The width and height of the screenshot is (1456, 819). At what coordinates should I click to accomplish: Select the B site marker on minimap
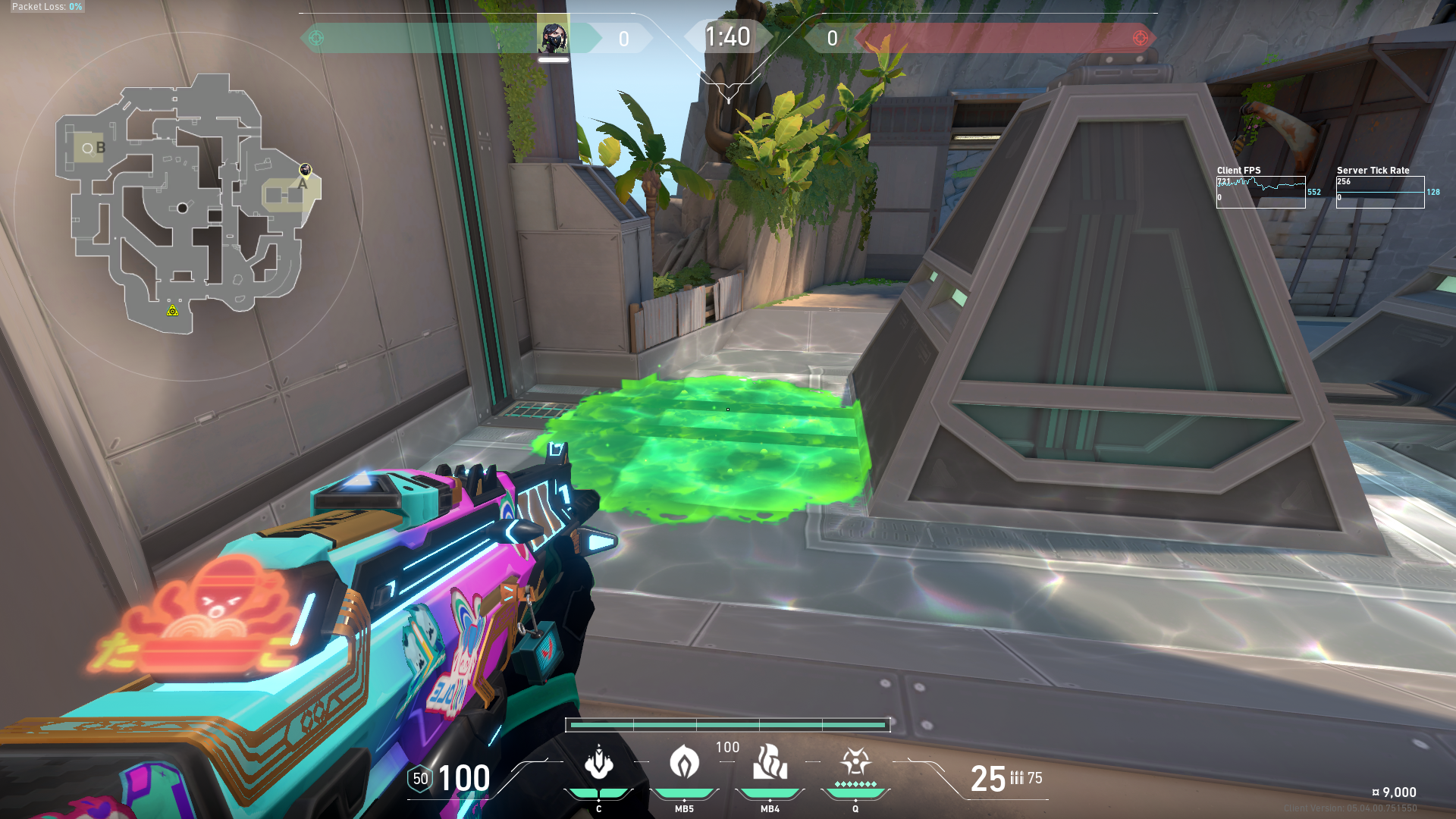[x=100, y=148]
